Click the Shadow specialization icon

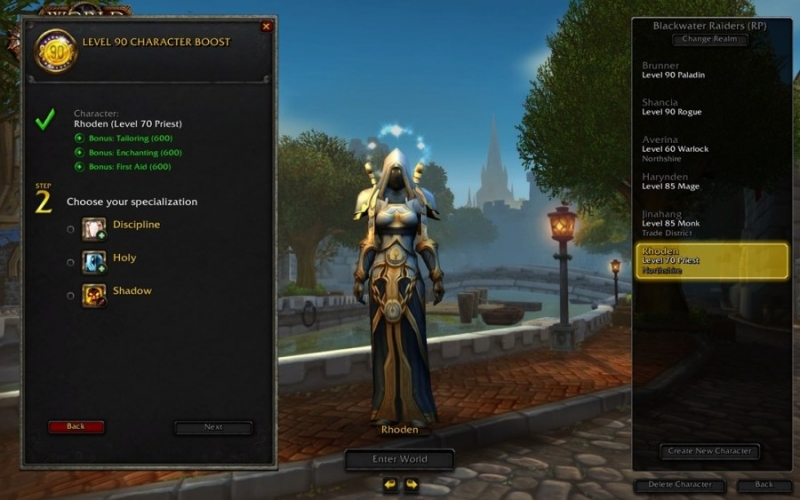click(94, 295)
